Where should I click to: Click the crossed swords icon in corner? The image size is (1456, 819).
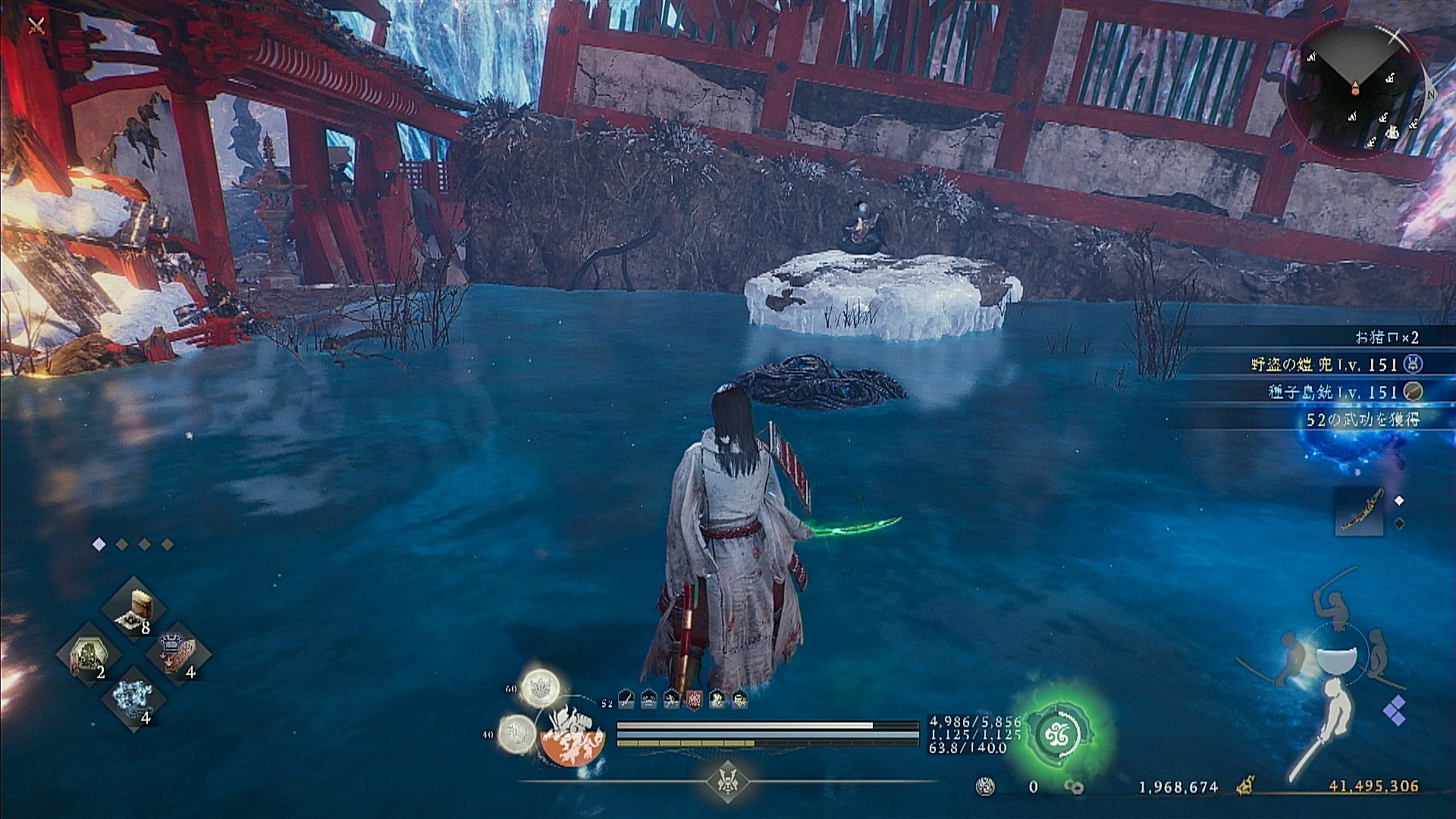[x=35, y=27]
